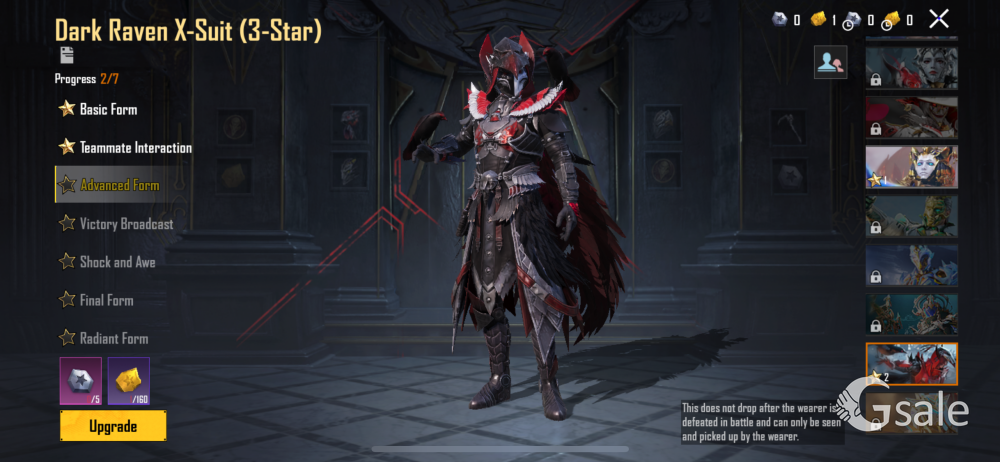Close the X-Suit screen

[x=938, y=18]
